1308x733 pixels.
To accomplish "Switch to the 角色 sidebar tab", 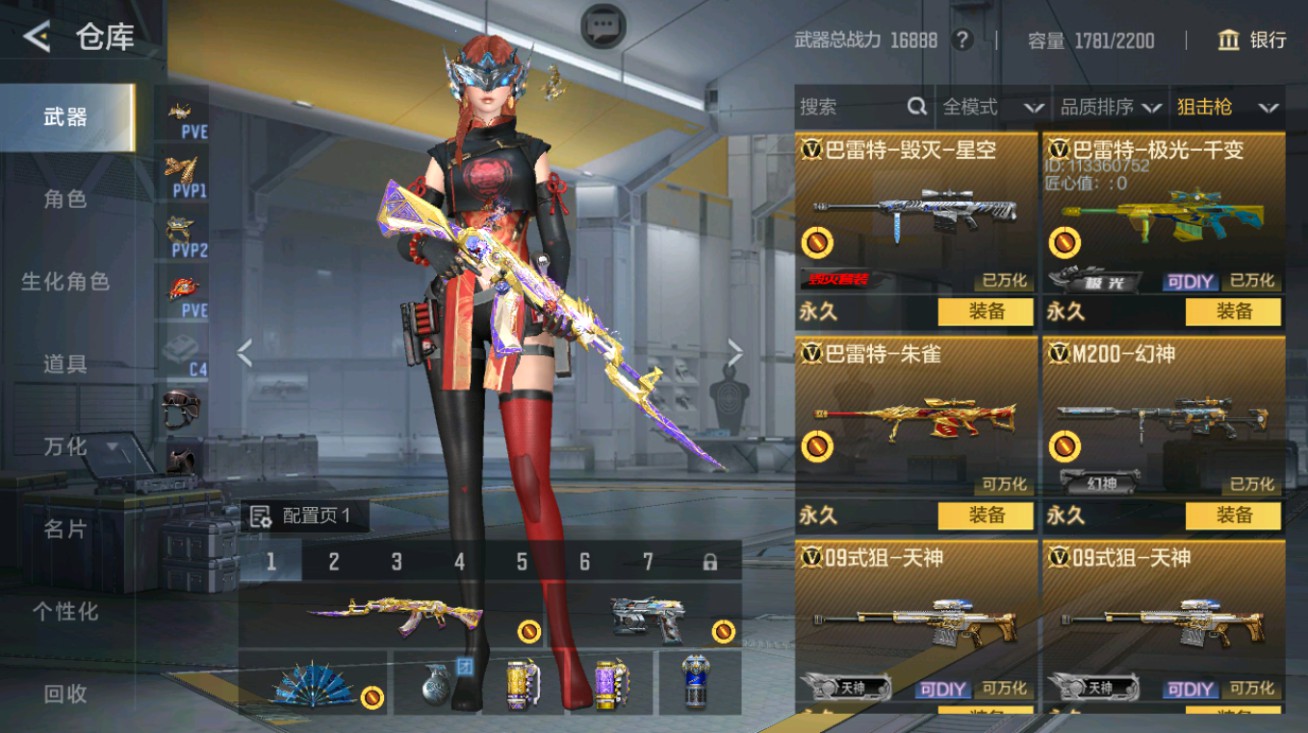I will [65, 199].
